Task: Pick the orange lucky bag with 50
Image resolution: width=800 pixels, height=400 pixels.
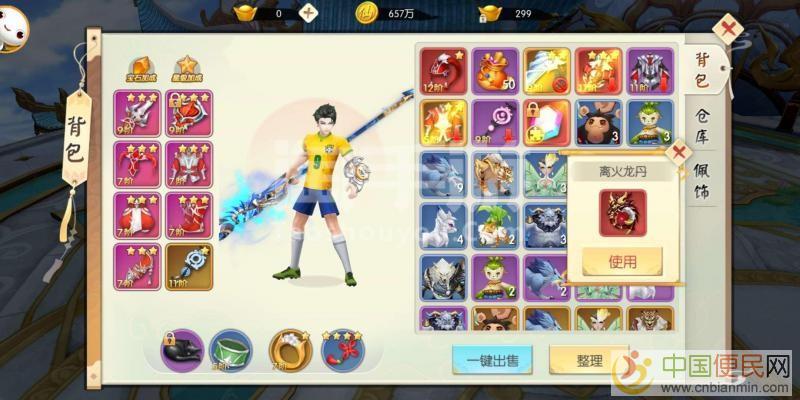Action: pyautogui.click(x=495, y=70)
